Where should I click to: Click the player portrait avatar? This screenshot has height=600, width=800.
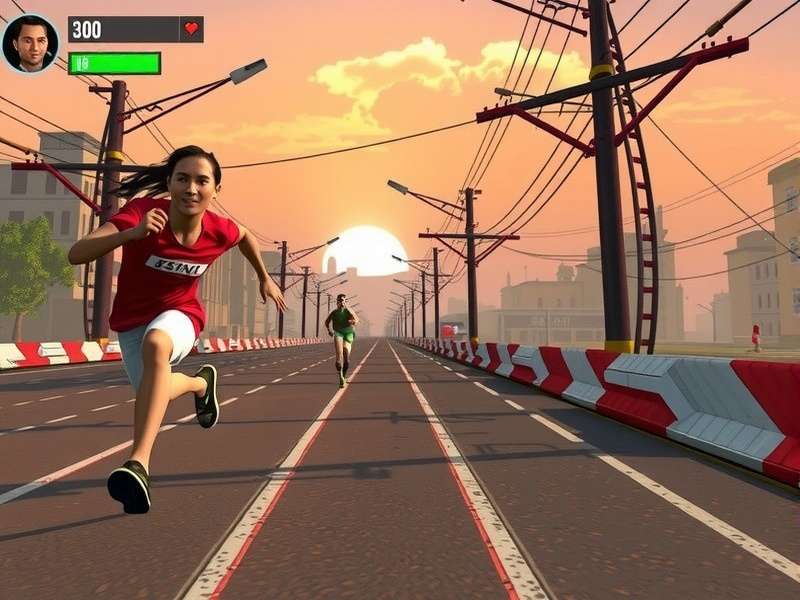(30, 44)
